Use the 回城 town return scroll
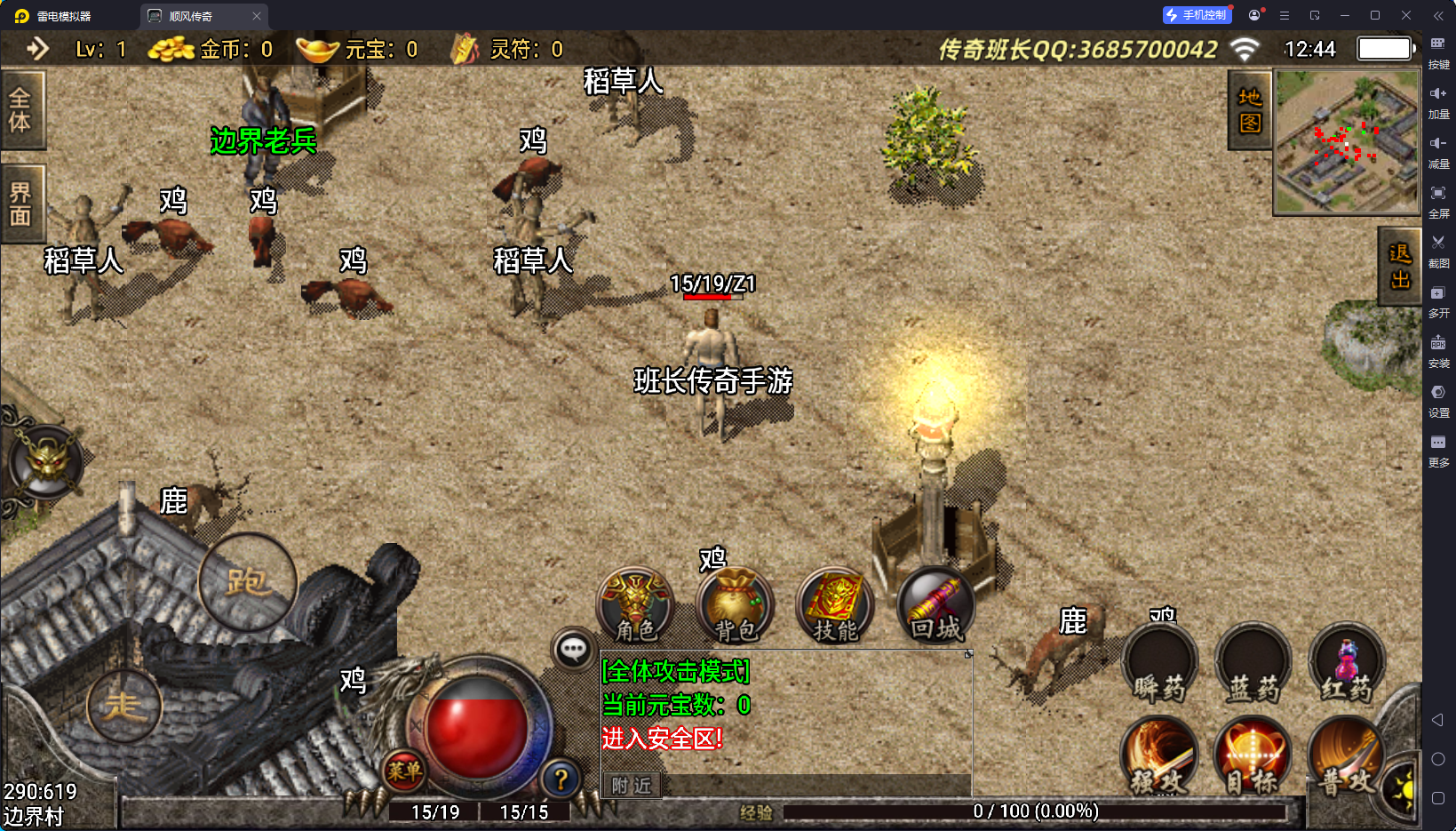This screenshot has height=831, width=1456. 935,605
